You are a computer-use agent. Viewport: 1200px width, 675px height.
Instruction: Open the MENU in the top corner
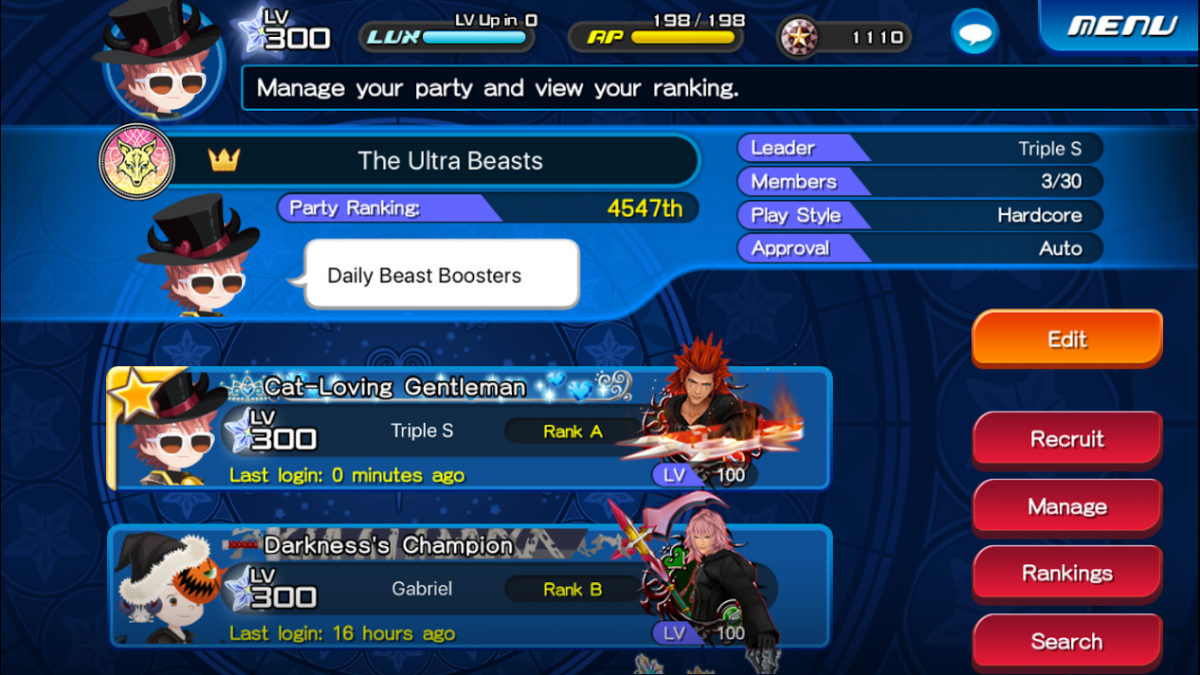(1121, 25)
